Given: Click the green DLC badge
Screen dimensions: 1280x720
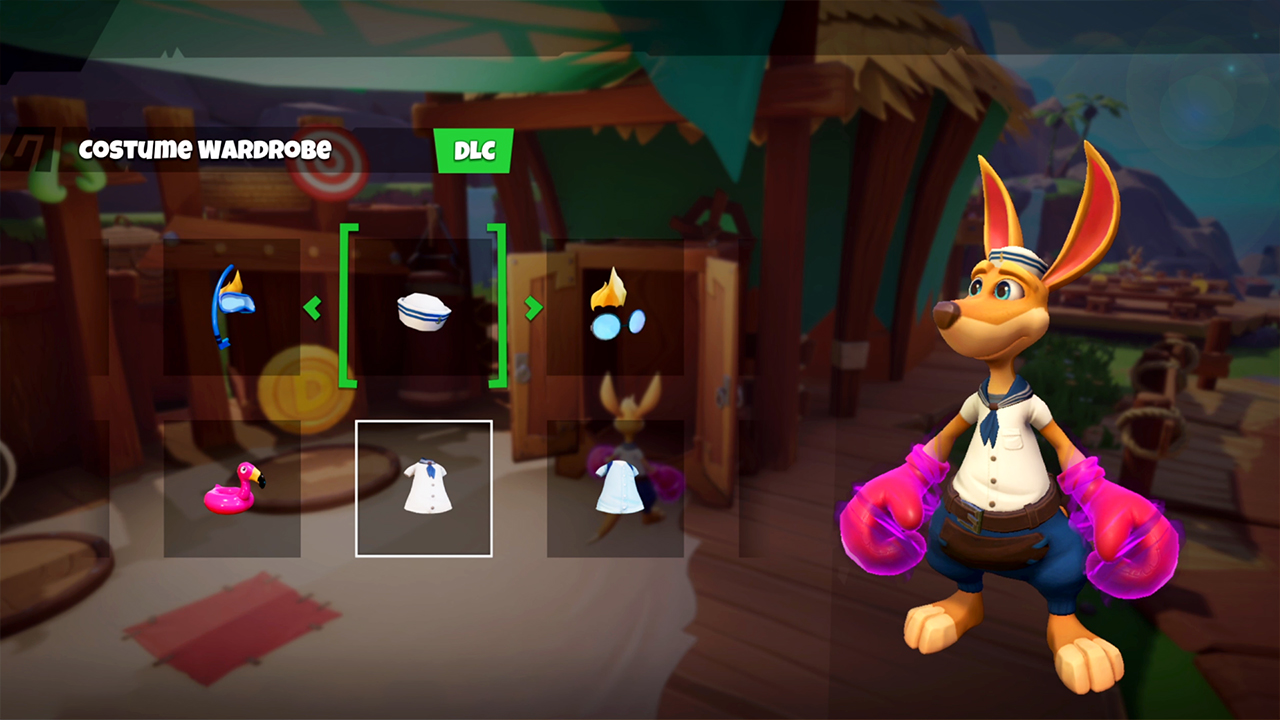Looking at the screenshot, I should coord(474,151).
